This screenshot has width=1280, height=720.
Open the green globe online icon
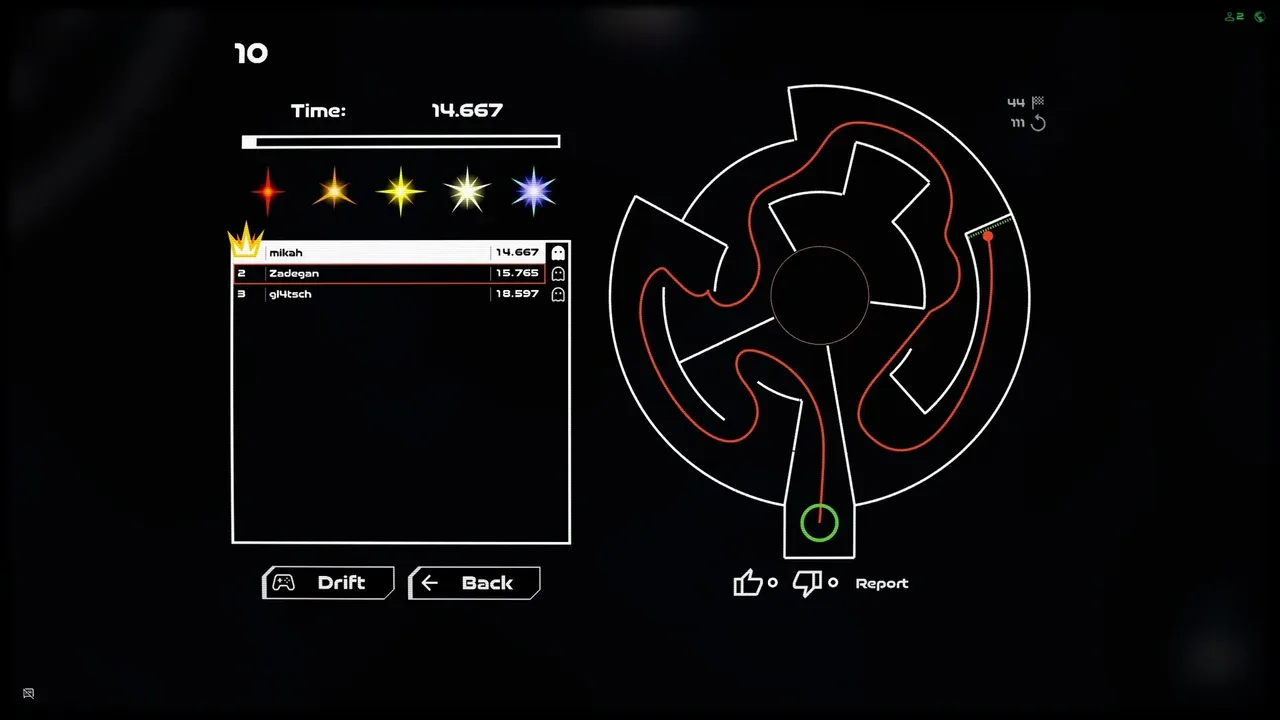point(1259,16)
